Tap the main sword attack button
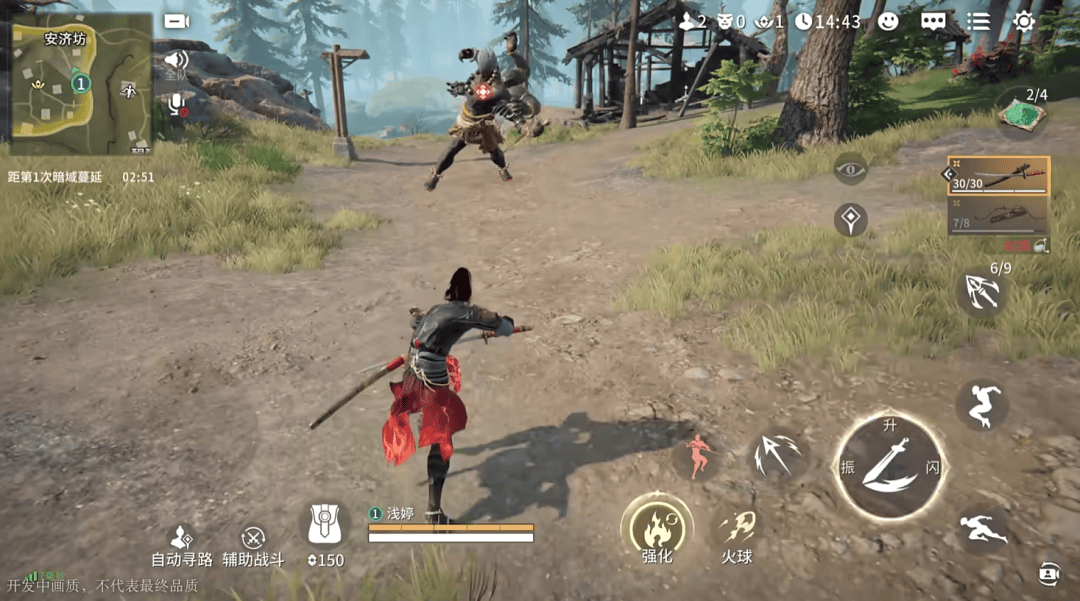The height and width of the screenshot is (601, 1080). click(889, 466)
